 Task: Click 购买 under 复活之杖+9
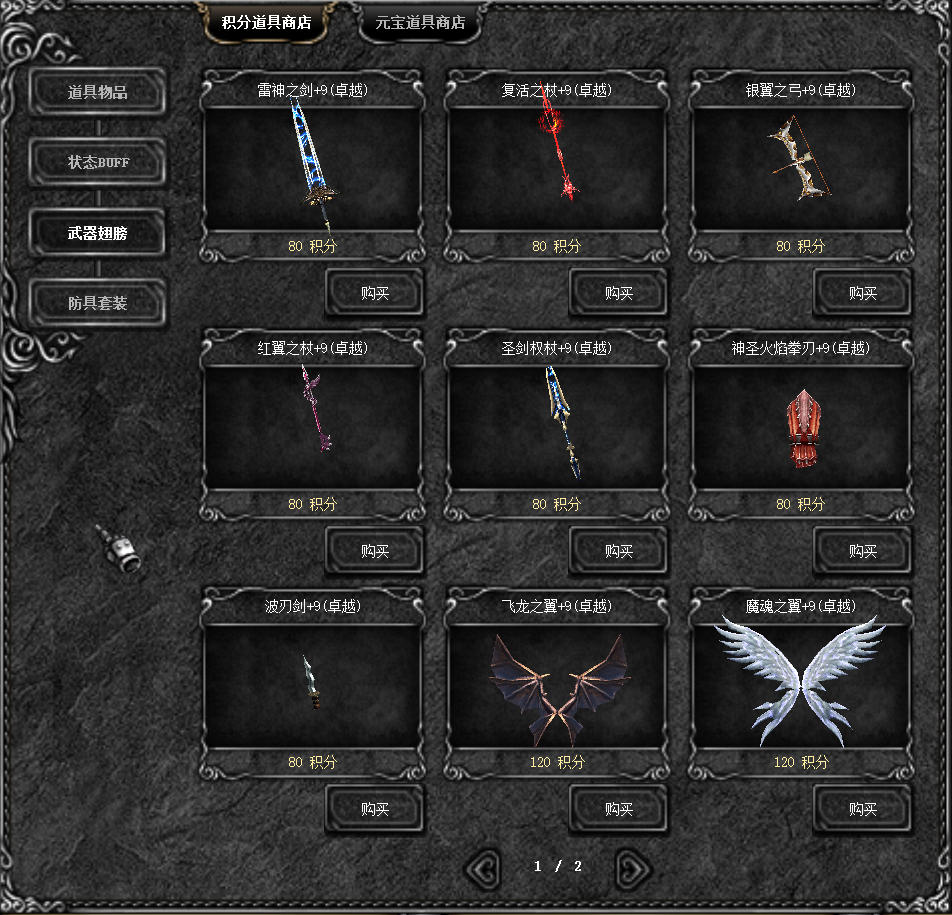click(x=619, y=293)
